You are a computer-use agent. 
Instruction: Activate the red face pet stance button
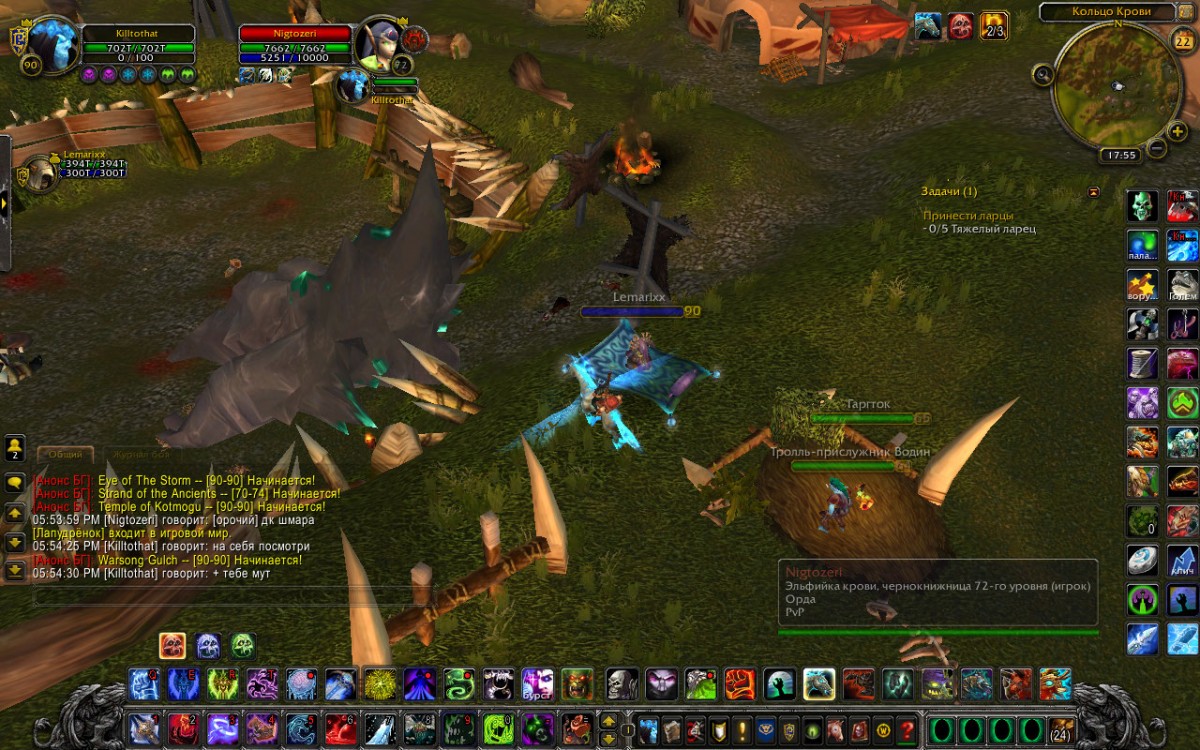pyautogui.click(x=172, y=645)
